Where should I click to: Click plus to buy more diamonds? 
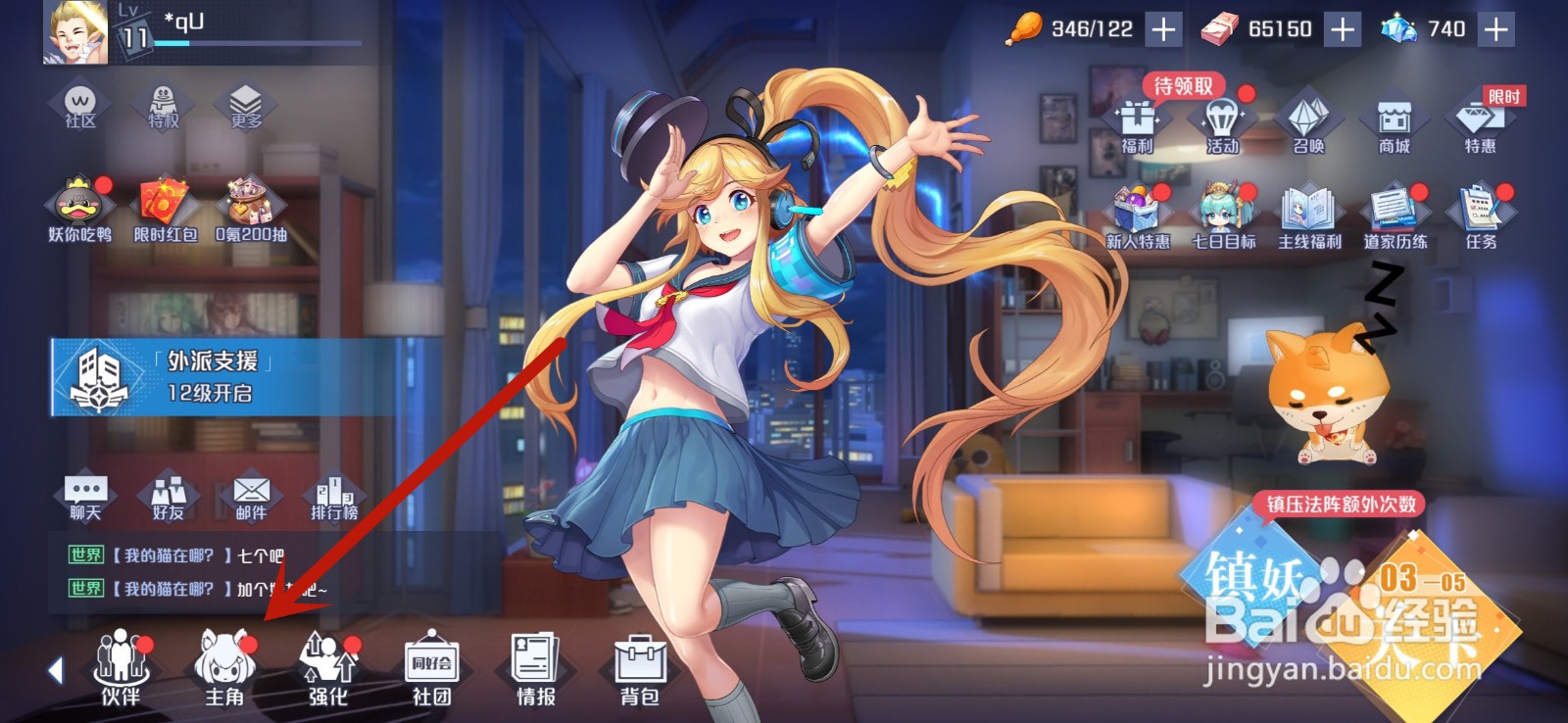coord(1496,29)
